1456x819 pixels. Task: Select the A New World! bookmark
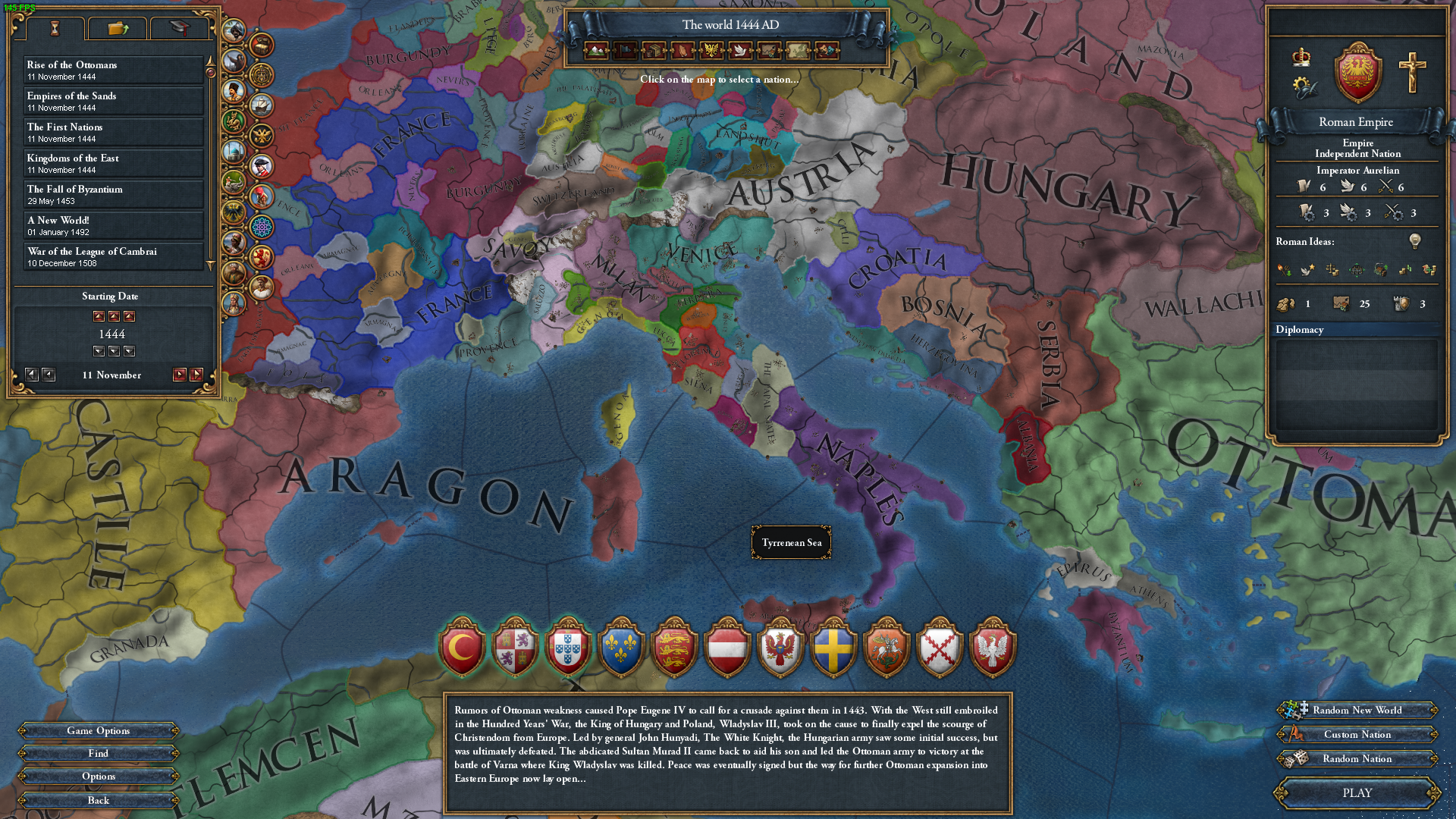(x=114, y=226)
